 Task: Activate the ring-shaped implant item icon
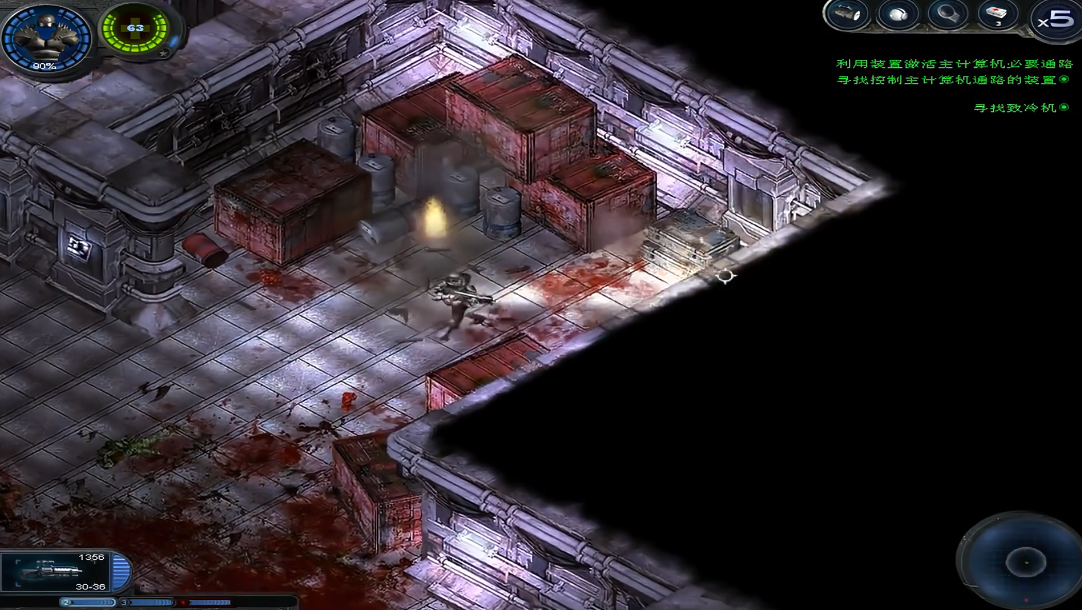point(947,14)
